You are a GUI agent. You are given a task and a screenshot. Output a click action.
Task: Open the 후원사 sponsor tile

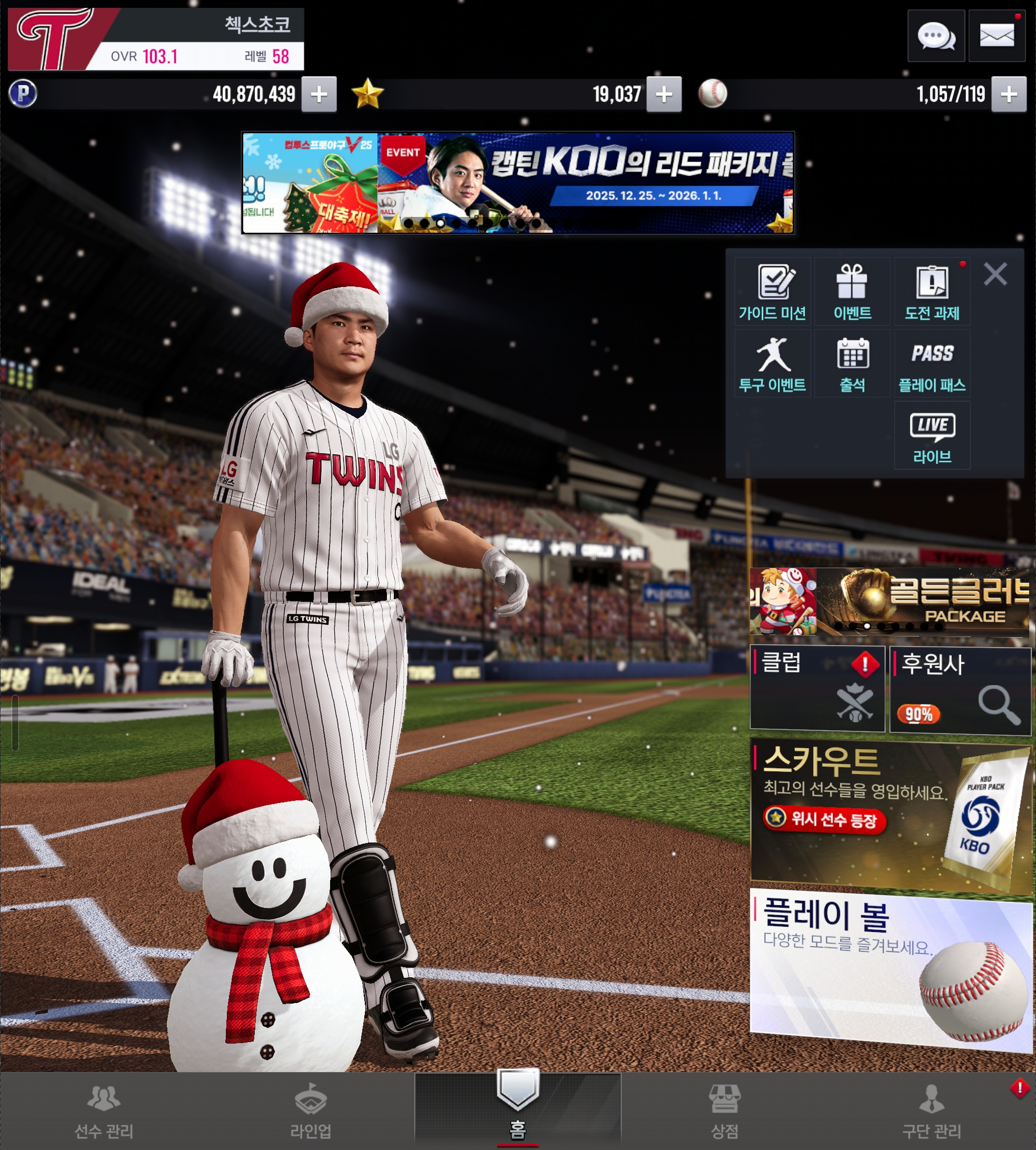pos(960,689)
